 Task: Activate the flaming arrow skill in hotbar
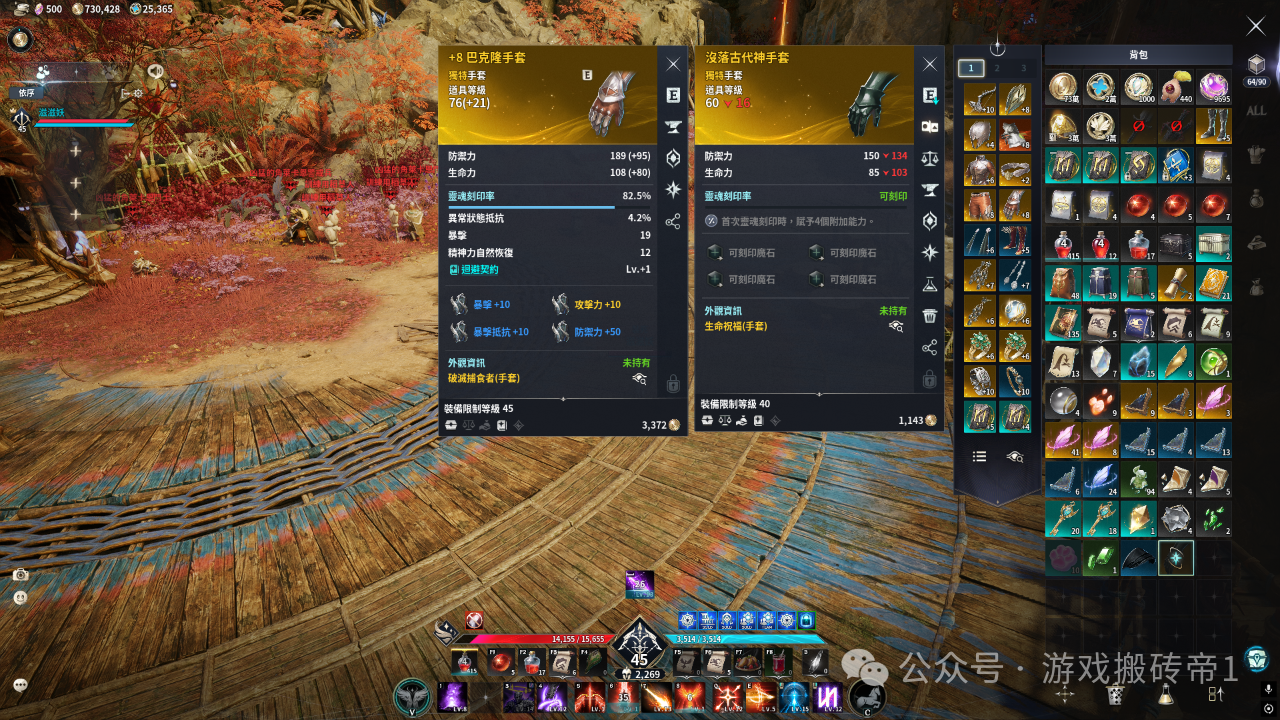657,697
